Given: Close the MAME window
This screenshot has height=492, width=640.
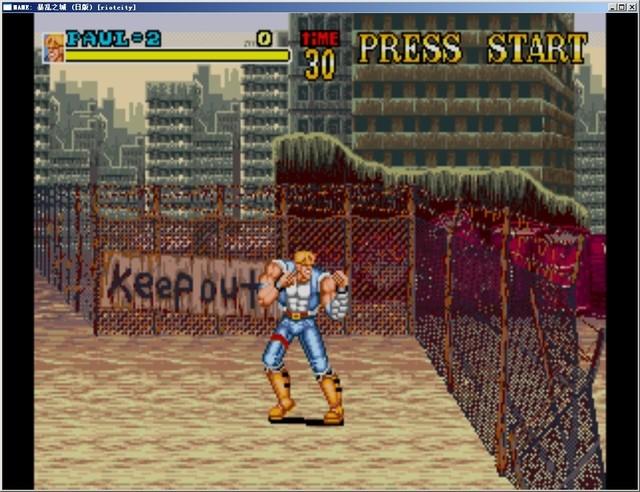Looking at the screenshot, I should pos(630,6).
